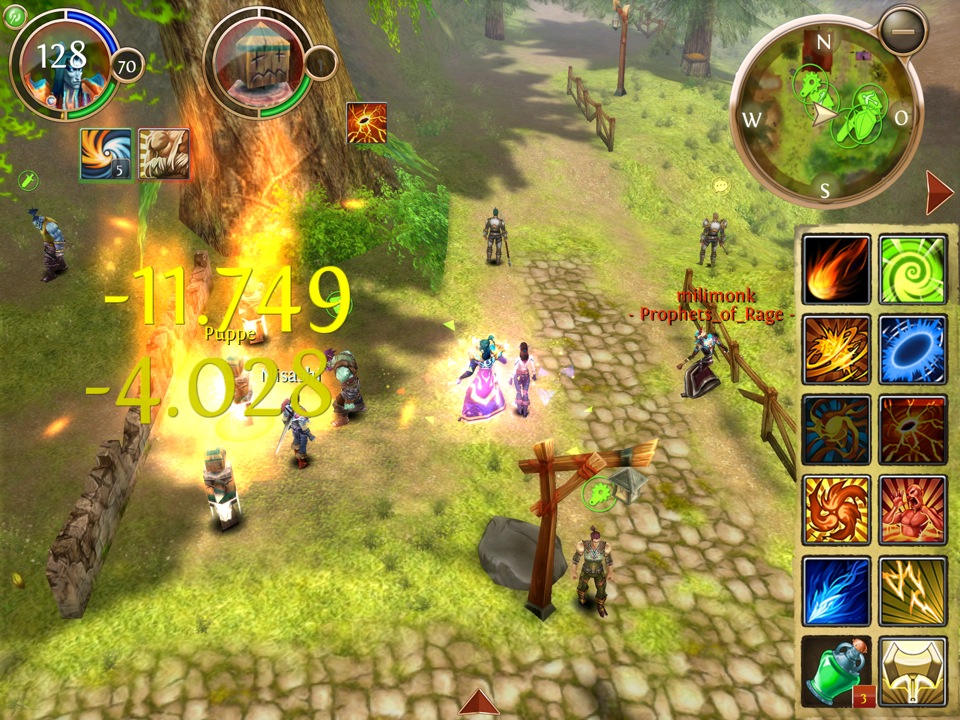Use the blue ring portal skill
The width and height of the screenshot is (960, 720).
click(912, 349)
